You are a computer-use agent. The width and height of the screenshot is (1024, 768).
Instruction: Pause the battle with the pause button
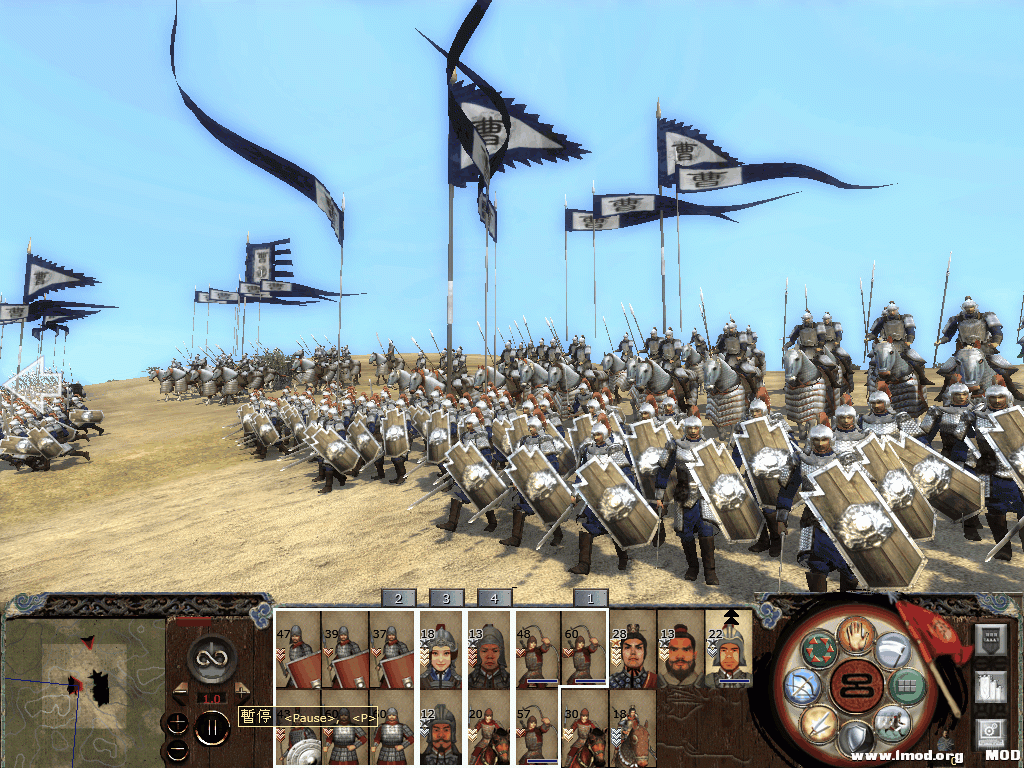211,727
